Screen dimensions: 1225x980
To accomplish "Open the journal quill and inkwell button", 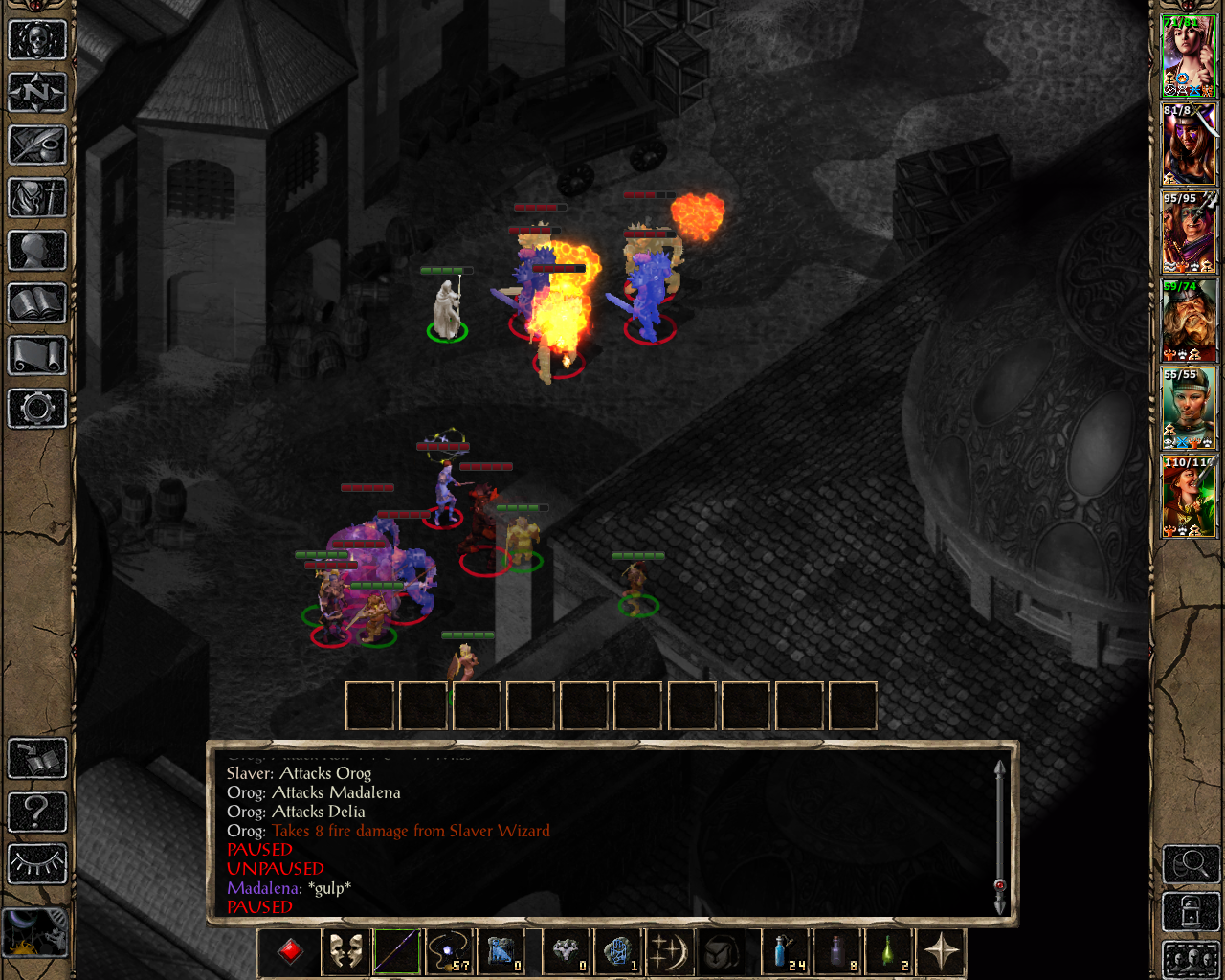I will 37,145.
